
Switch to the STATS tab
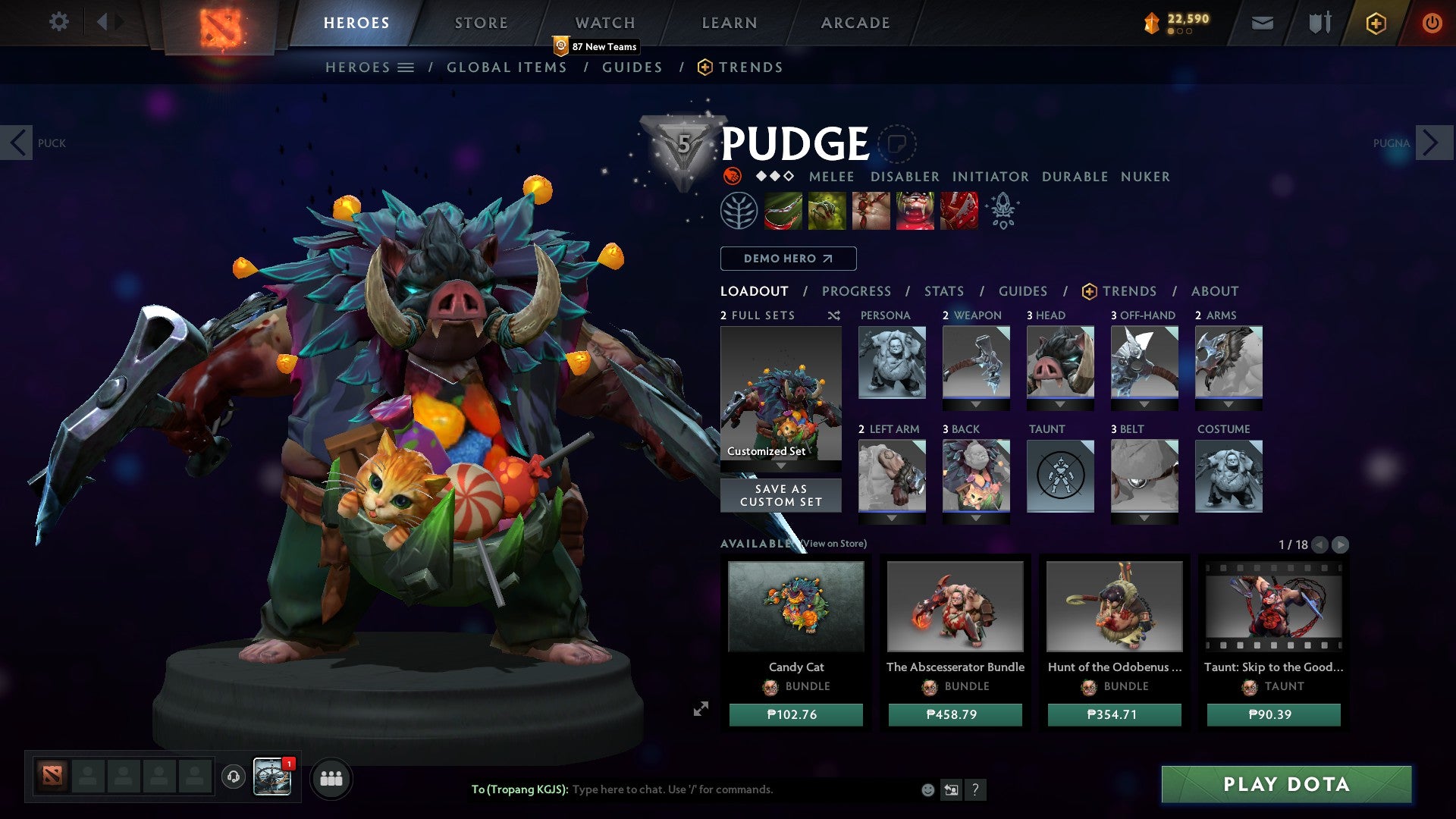[943, 291]
